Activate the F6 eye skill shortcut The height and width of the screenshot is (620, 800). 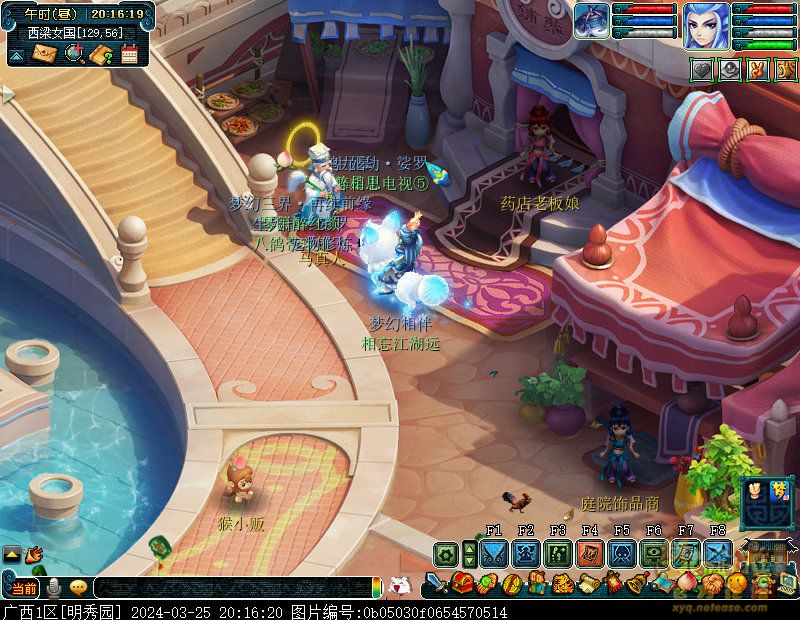(x=654, y=553)
